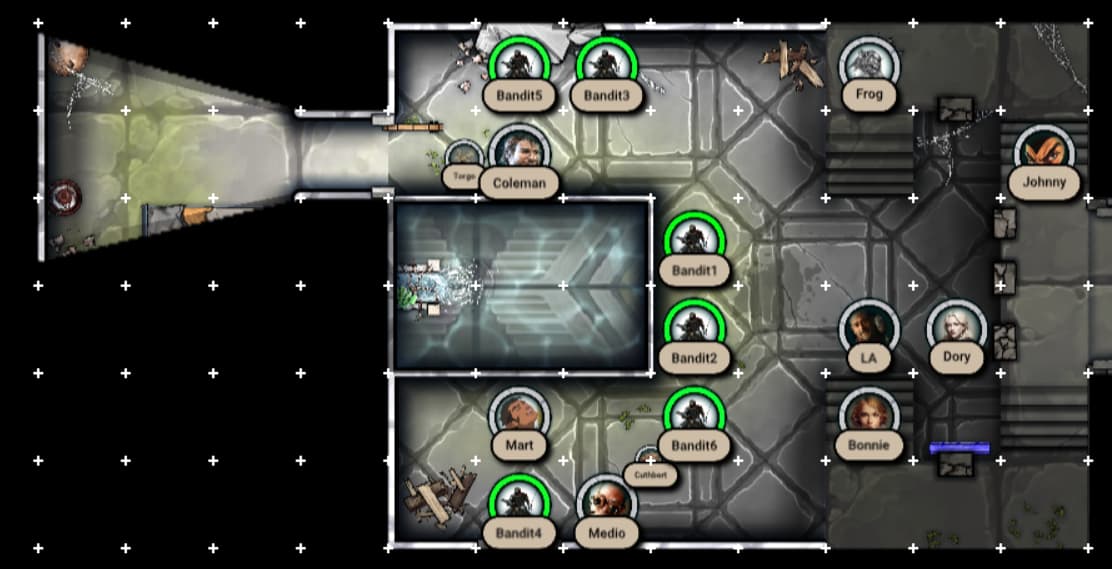The height and width of the screenshot is (569, 1112).
Task: Click the Frog token
Action: tap(869, 66)
